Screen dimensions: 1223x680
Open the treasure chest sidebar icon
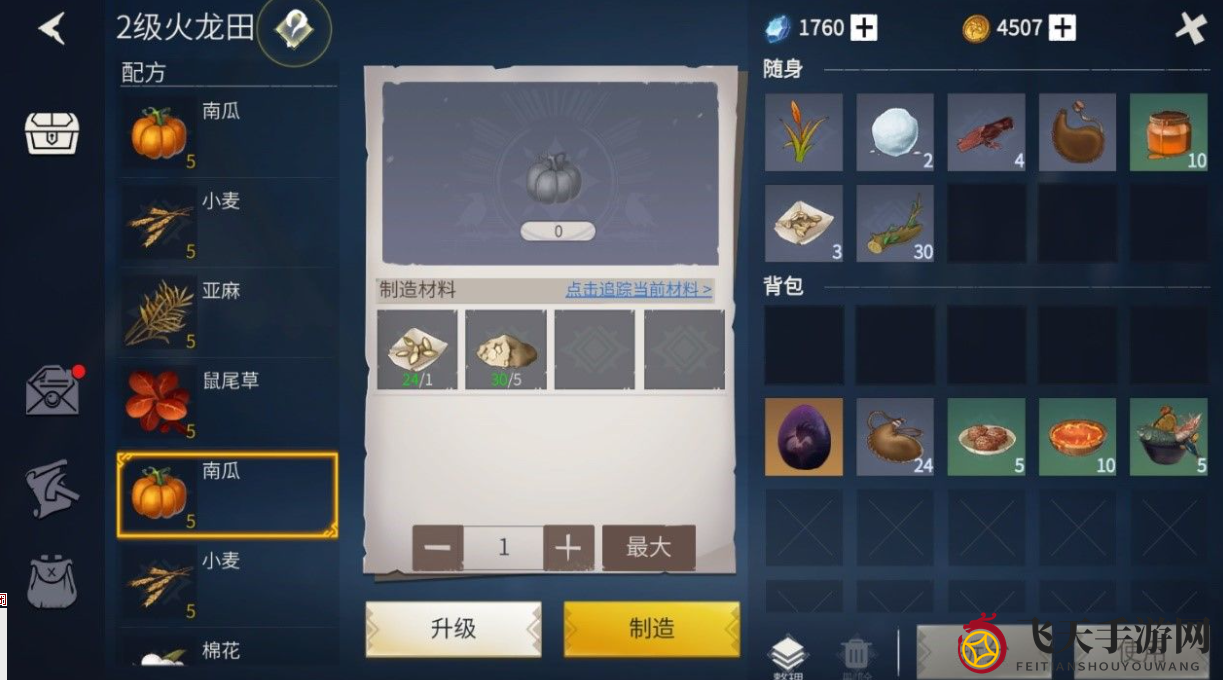[x=52, y=131]
